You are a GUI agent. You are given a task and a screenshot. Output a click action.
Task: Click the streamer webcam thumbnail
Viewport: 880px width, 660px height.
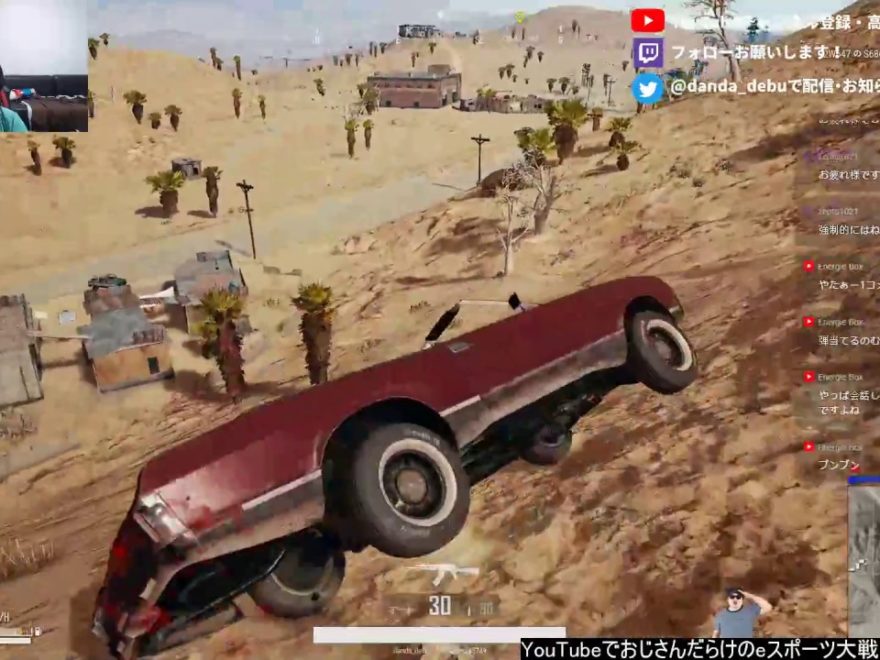44,66
